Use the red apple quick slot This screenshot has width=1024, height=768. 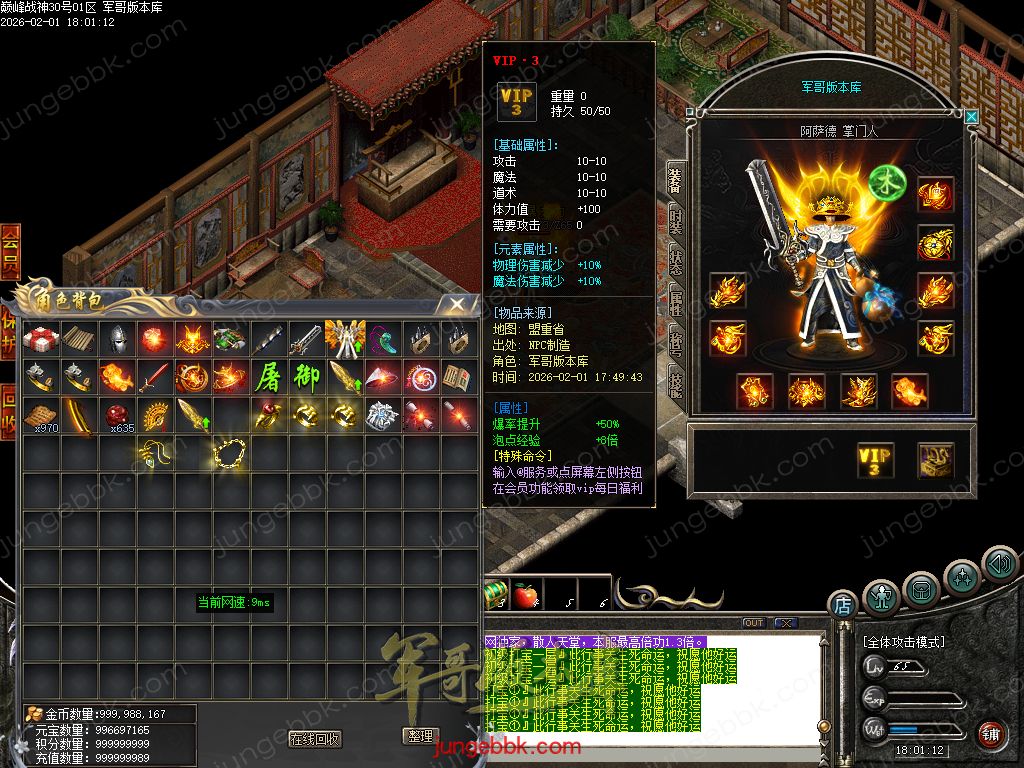525,595
